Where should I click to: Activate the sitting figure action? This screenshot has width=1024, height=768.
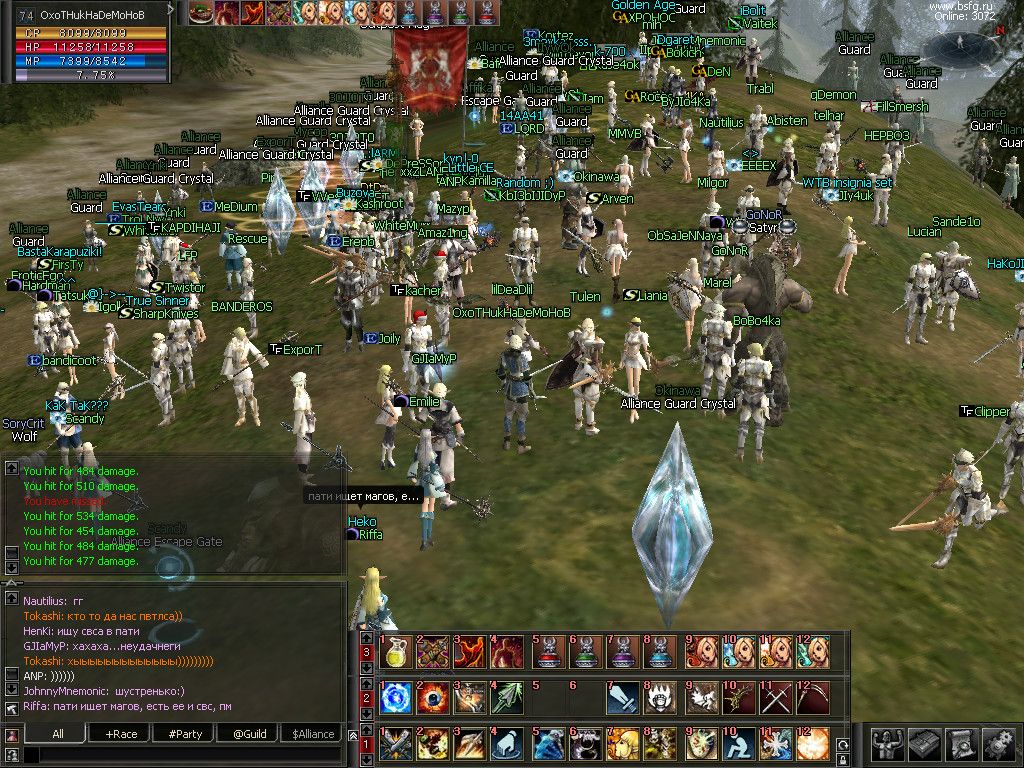point(737,743)
